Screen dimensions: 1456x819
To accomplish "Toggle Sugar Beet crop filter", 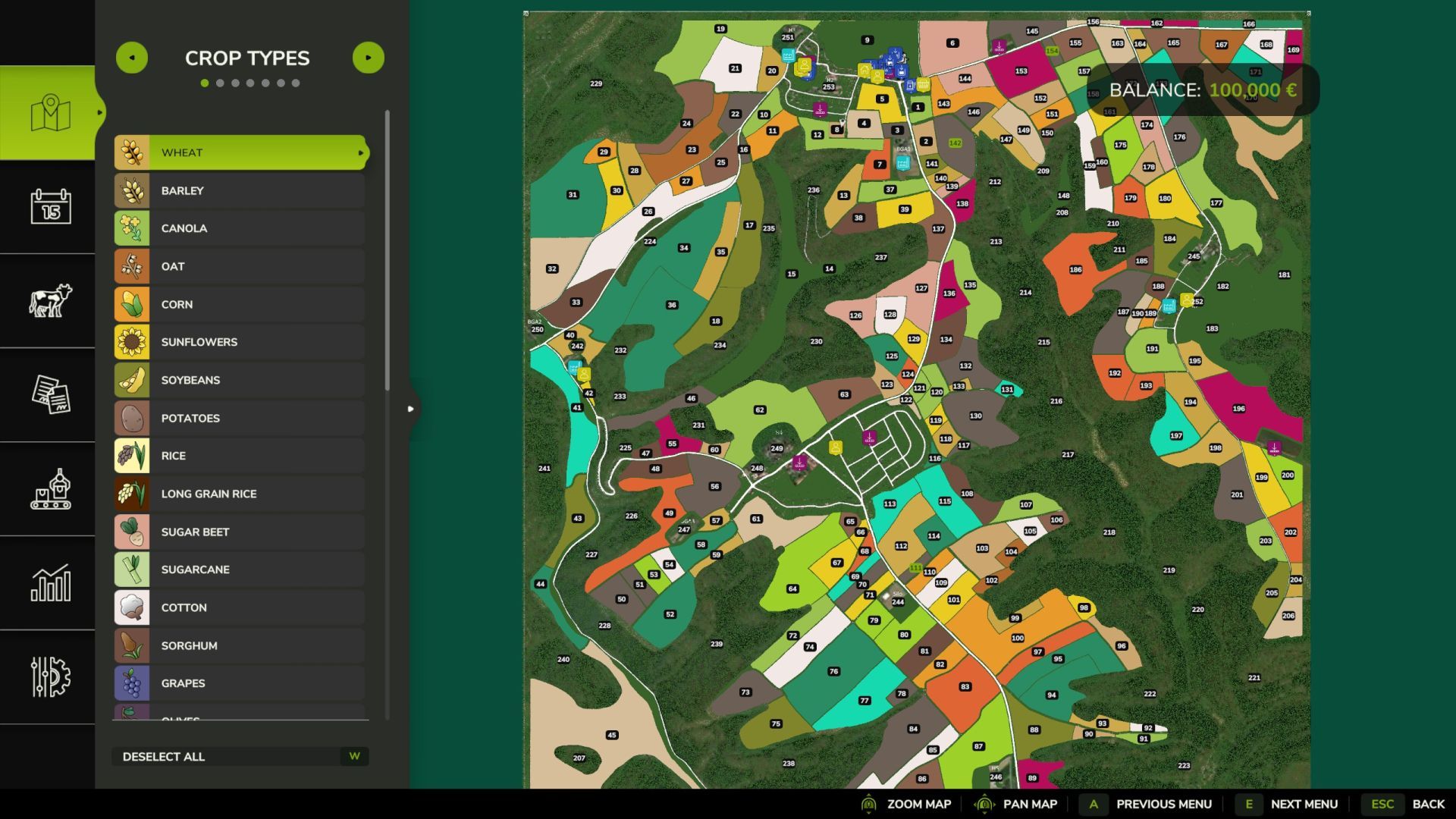I will point(240,532).
